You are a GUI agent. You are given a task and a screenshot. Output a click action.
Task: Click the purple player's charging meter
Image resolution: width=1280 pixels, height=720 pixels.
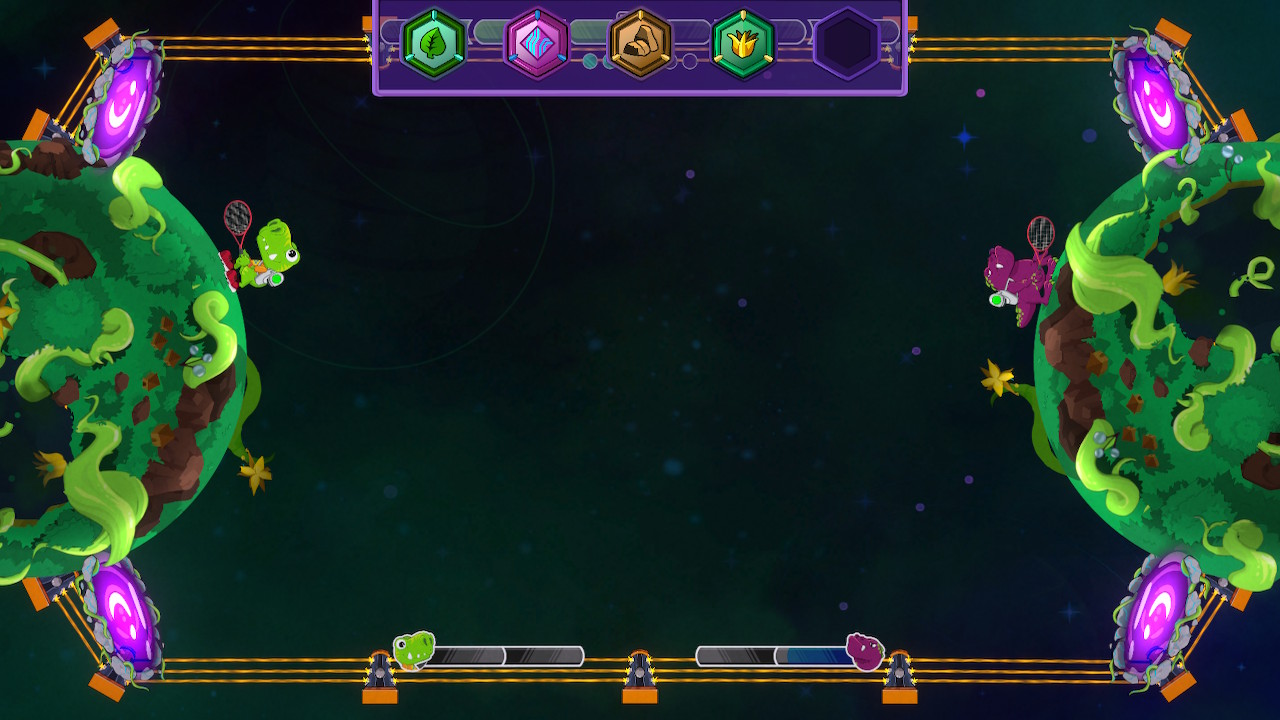click(x=770, y=653)
